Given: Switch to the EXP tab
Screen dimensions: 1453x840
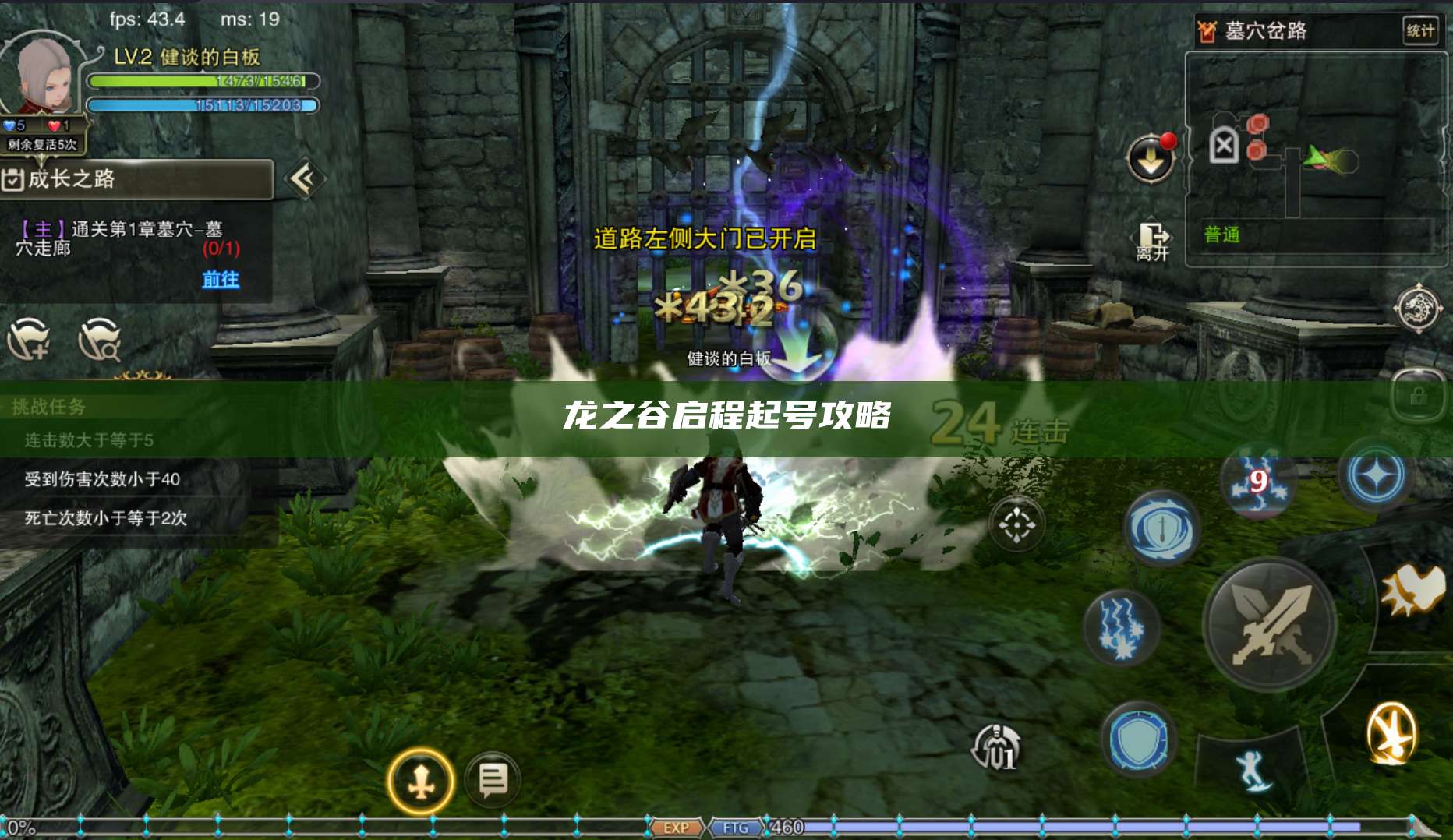Looking at the screenshot, I should pyautogui.click(x=677, y=828).
